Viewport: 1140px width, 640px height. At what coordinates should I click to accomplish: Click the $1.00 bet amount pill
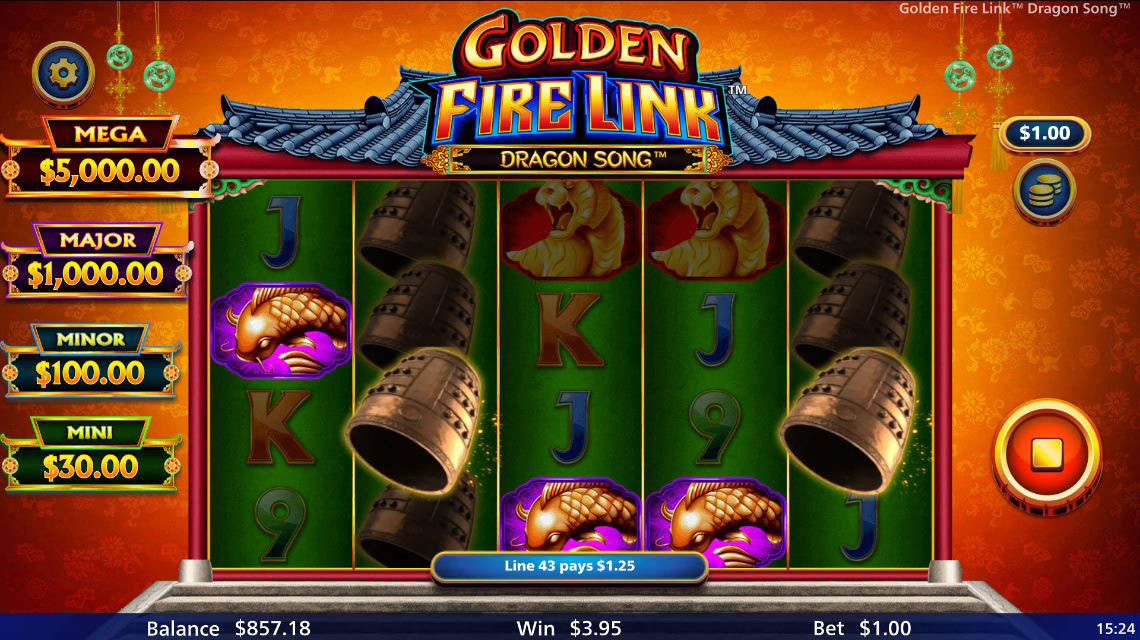1044,133
